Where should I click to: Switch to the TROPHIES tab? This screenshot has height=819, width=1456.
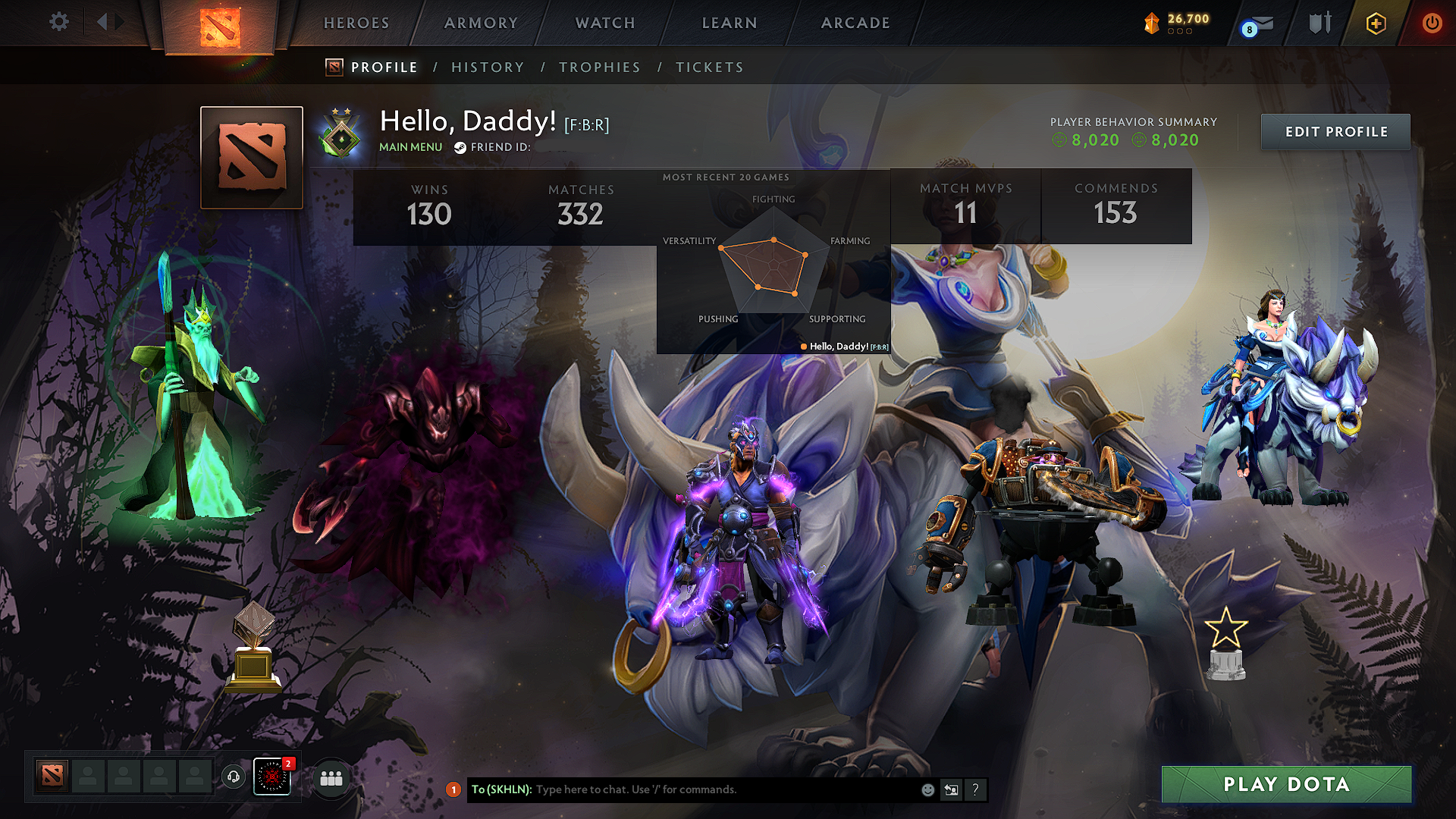pos(599,67)
